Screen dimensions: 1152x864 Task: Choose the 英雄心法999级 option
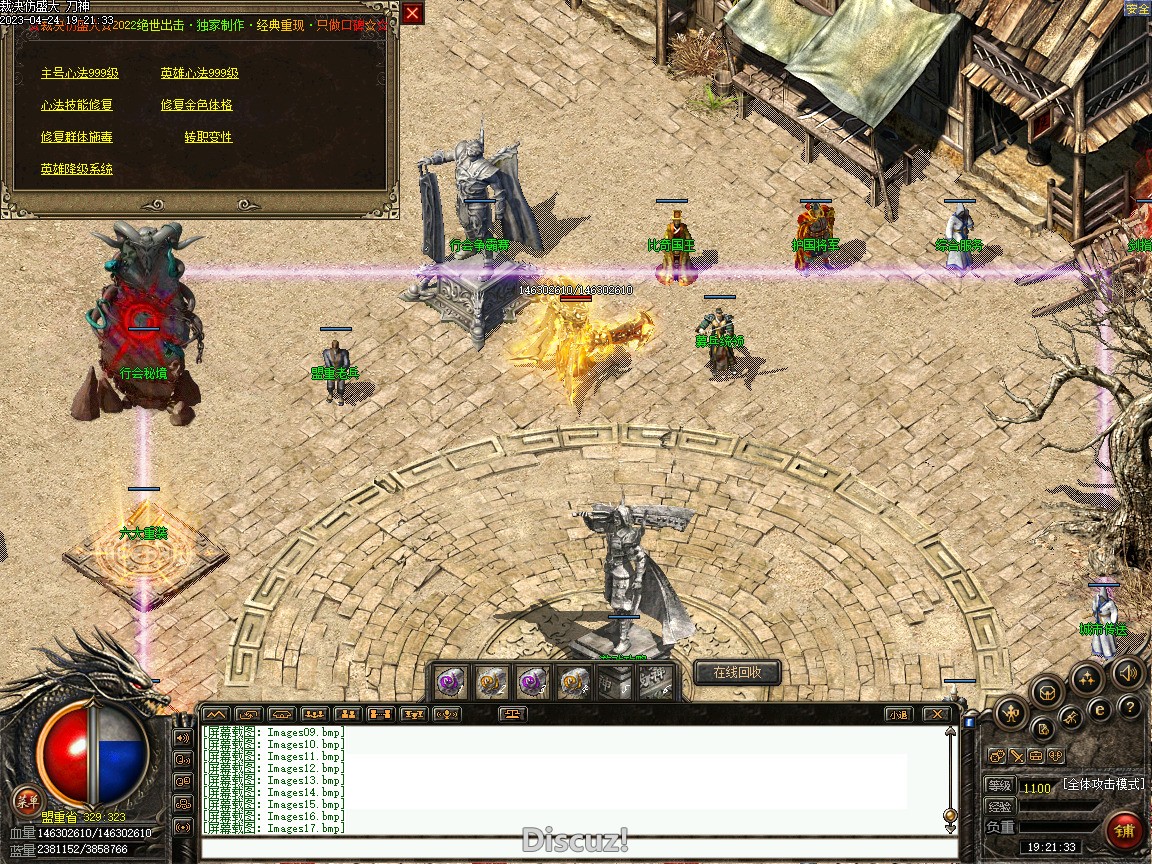(200, 73)
